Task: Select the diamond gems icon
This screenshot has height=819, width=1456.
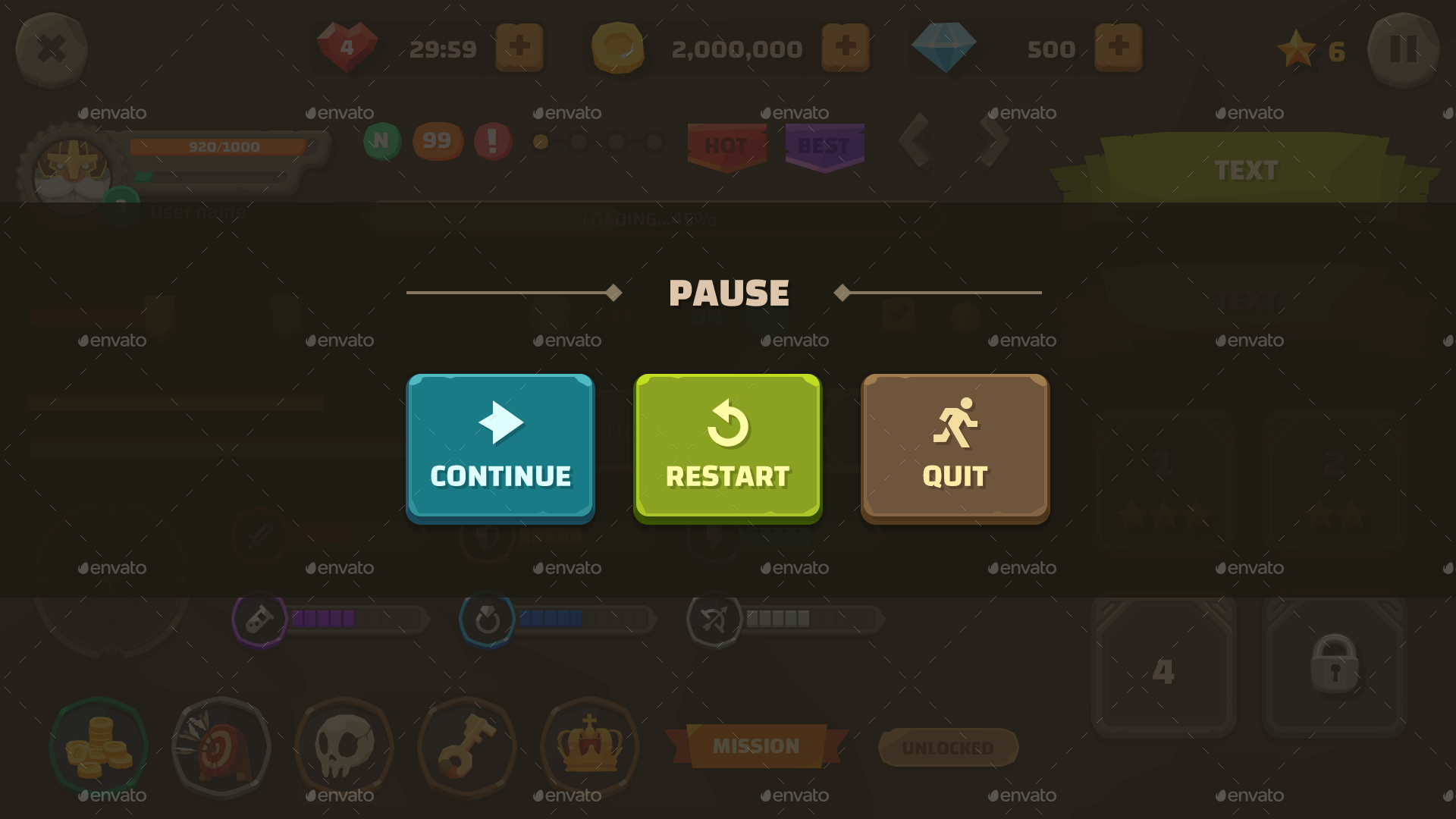Action: point(944,45)
